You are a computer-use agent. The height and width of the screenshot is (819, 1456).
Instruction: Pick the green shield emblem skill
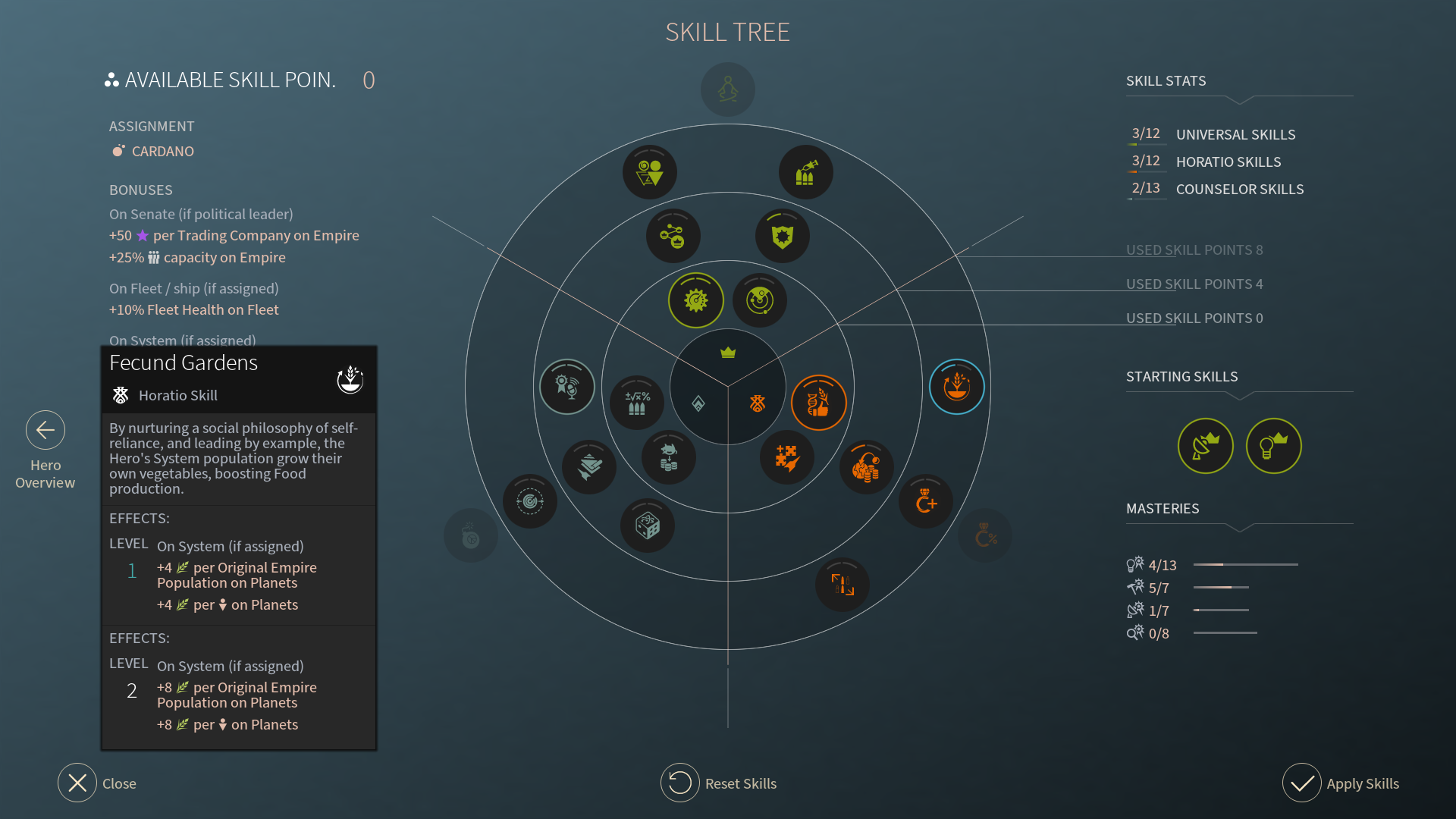coord(782,236)
